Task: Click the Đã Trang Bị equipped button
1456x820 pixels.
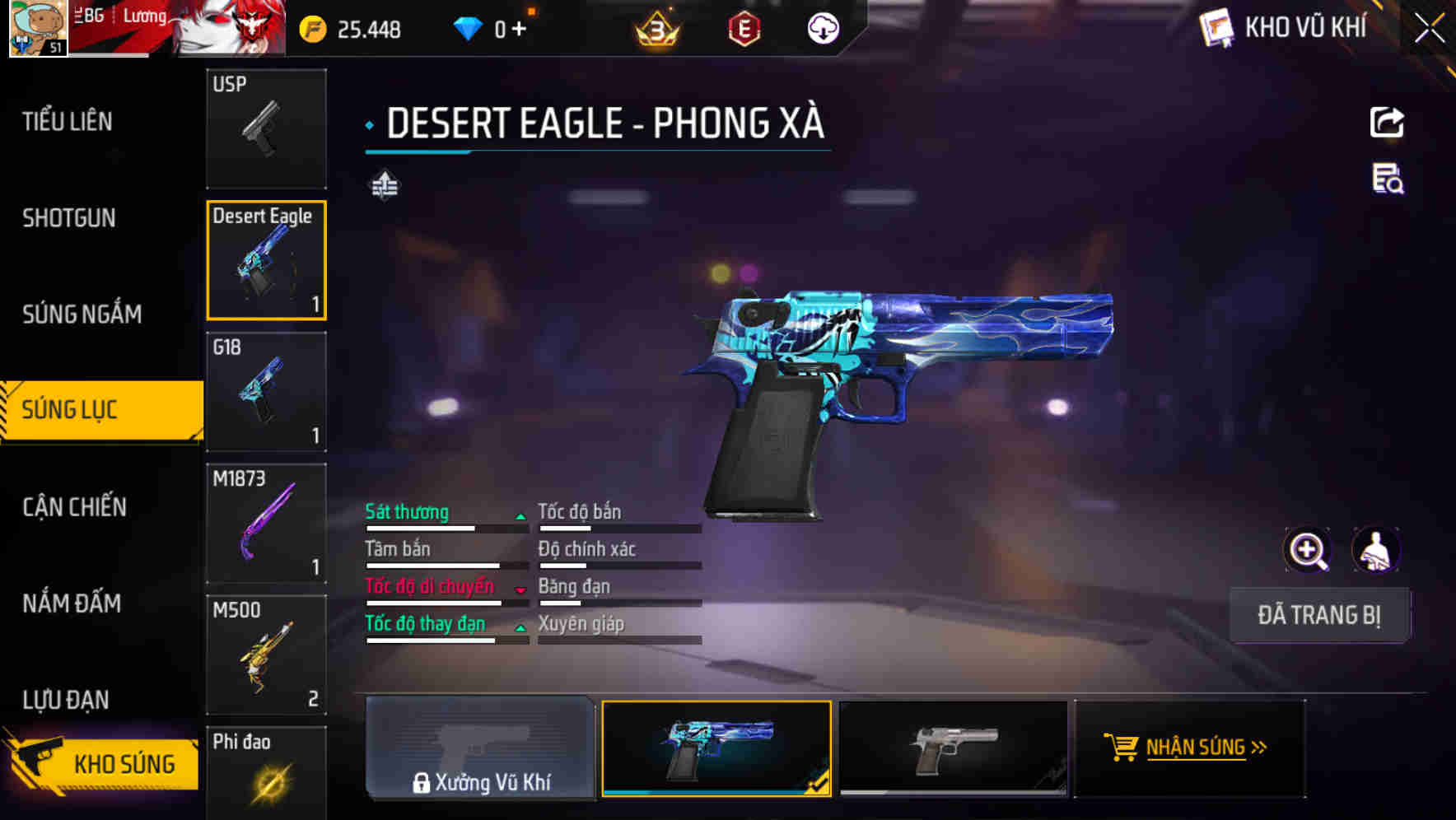Action: (x=1320, y=615)
